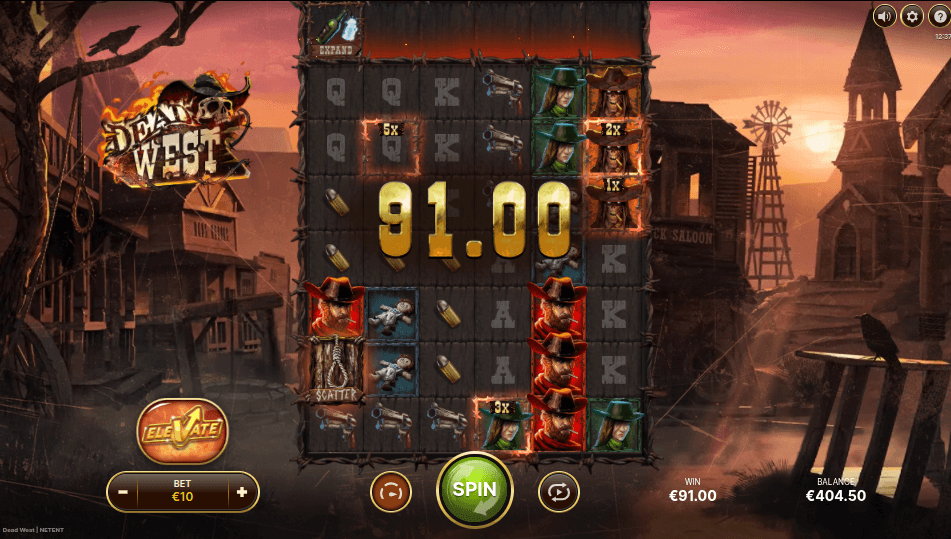
Task: Toggle quick spin speedometer button
Action: 391,492
